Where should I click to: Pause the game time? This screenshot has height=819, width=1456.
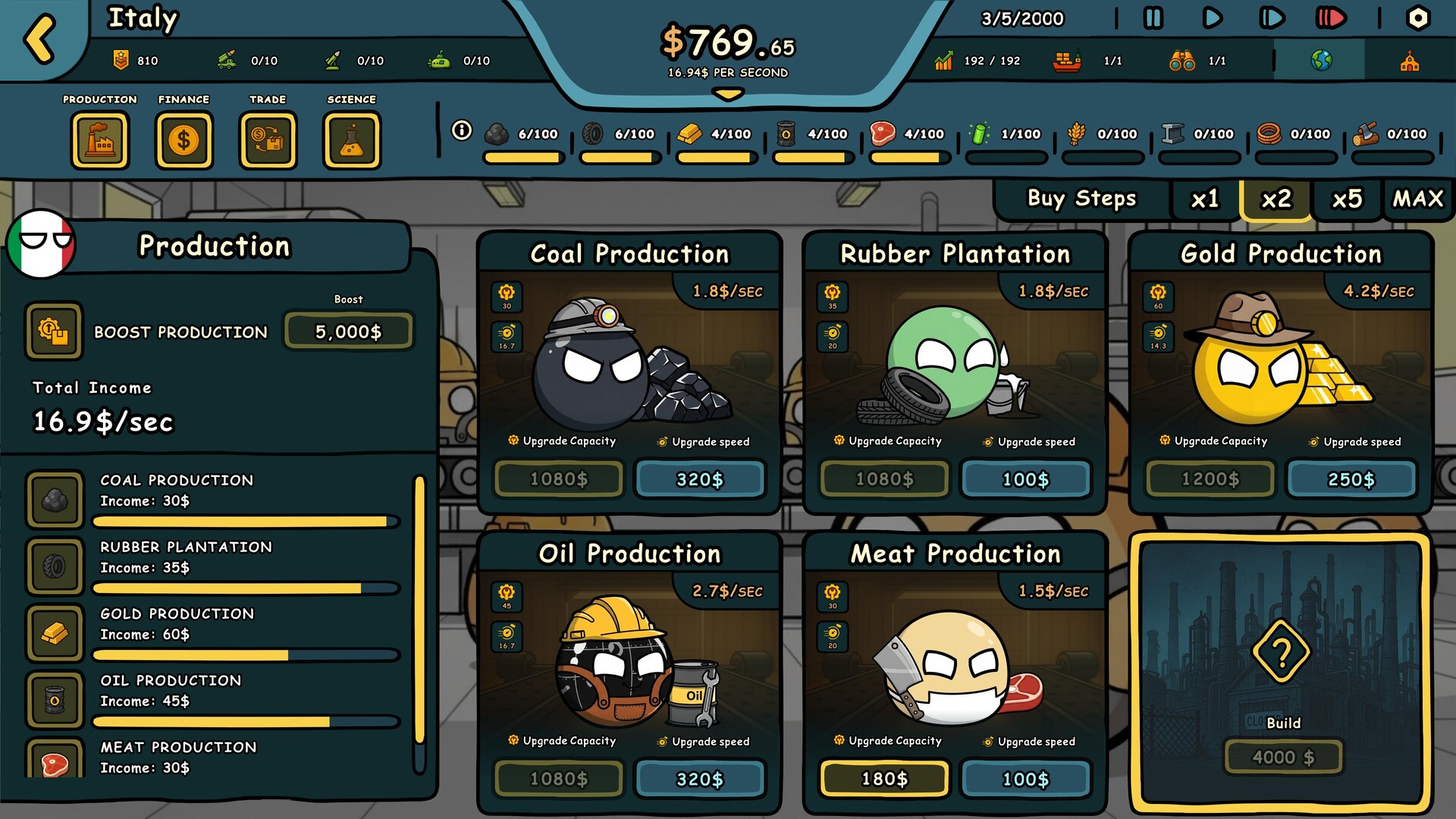[x=1153, y=18]
